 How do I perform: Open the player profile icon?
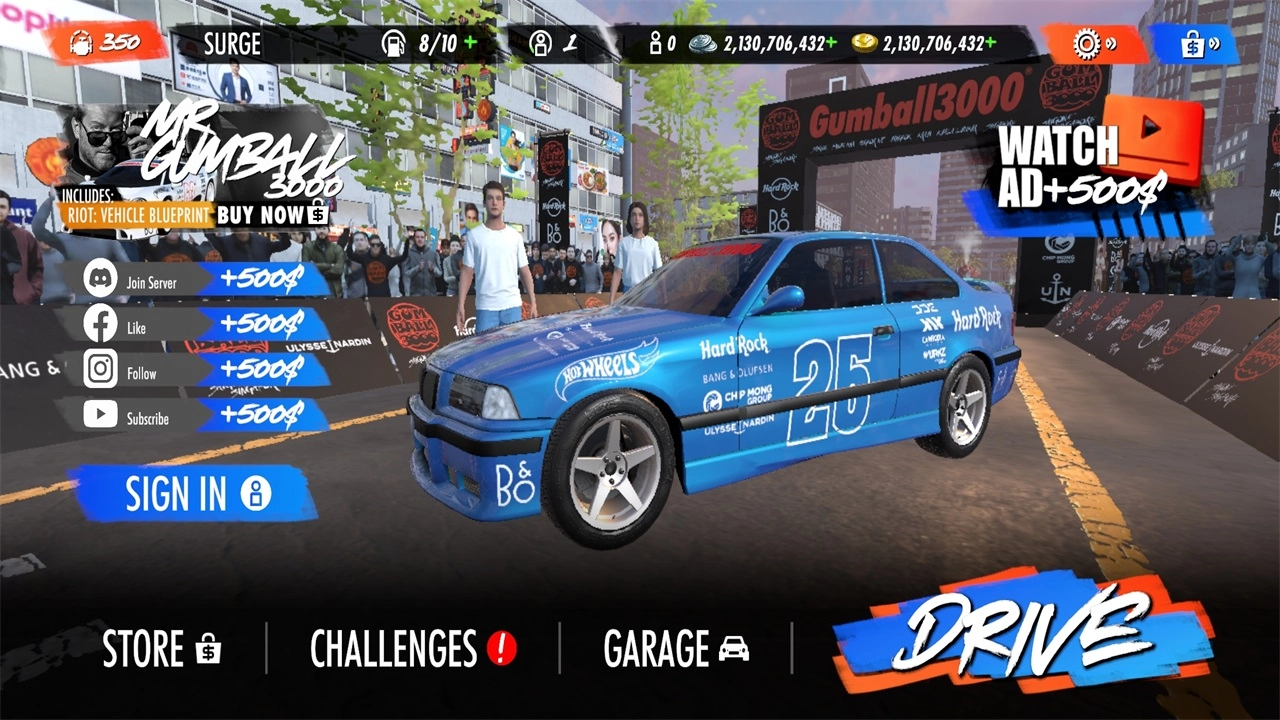click(541, 44)
